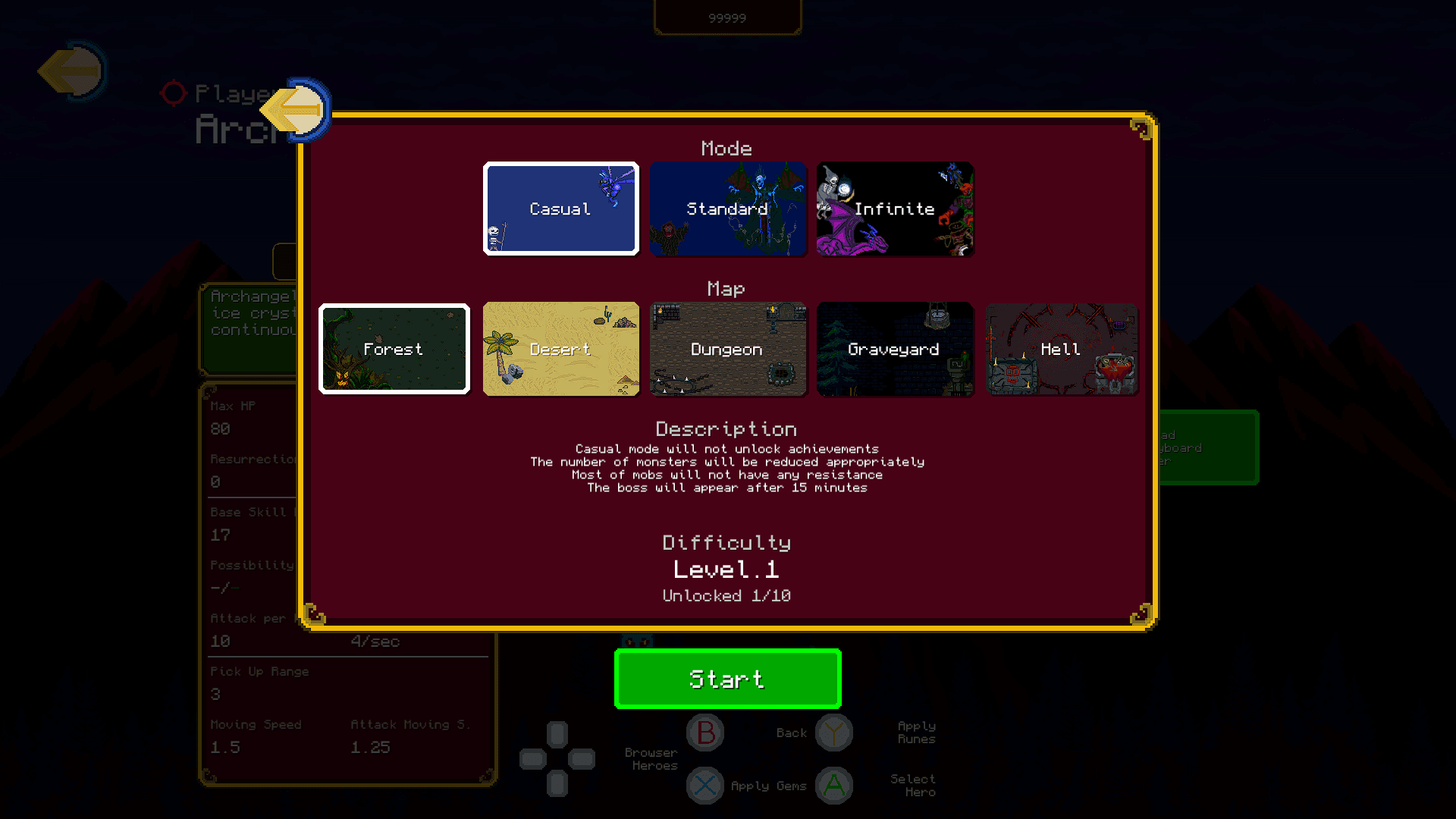Confirm the Casual mode card

[x=560, y=209]
